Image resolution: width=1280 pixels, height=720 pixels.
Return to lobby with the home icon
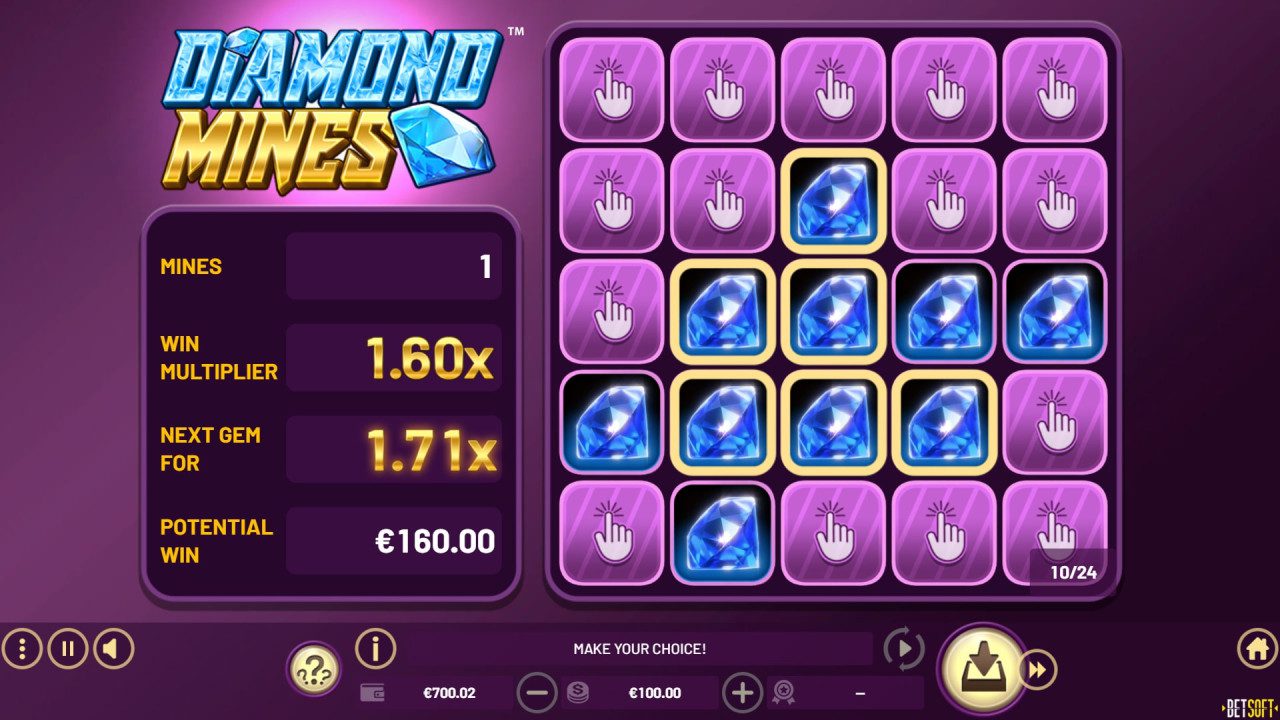pyautogui.click(x=1256, y=648)
